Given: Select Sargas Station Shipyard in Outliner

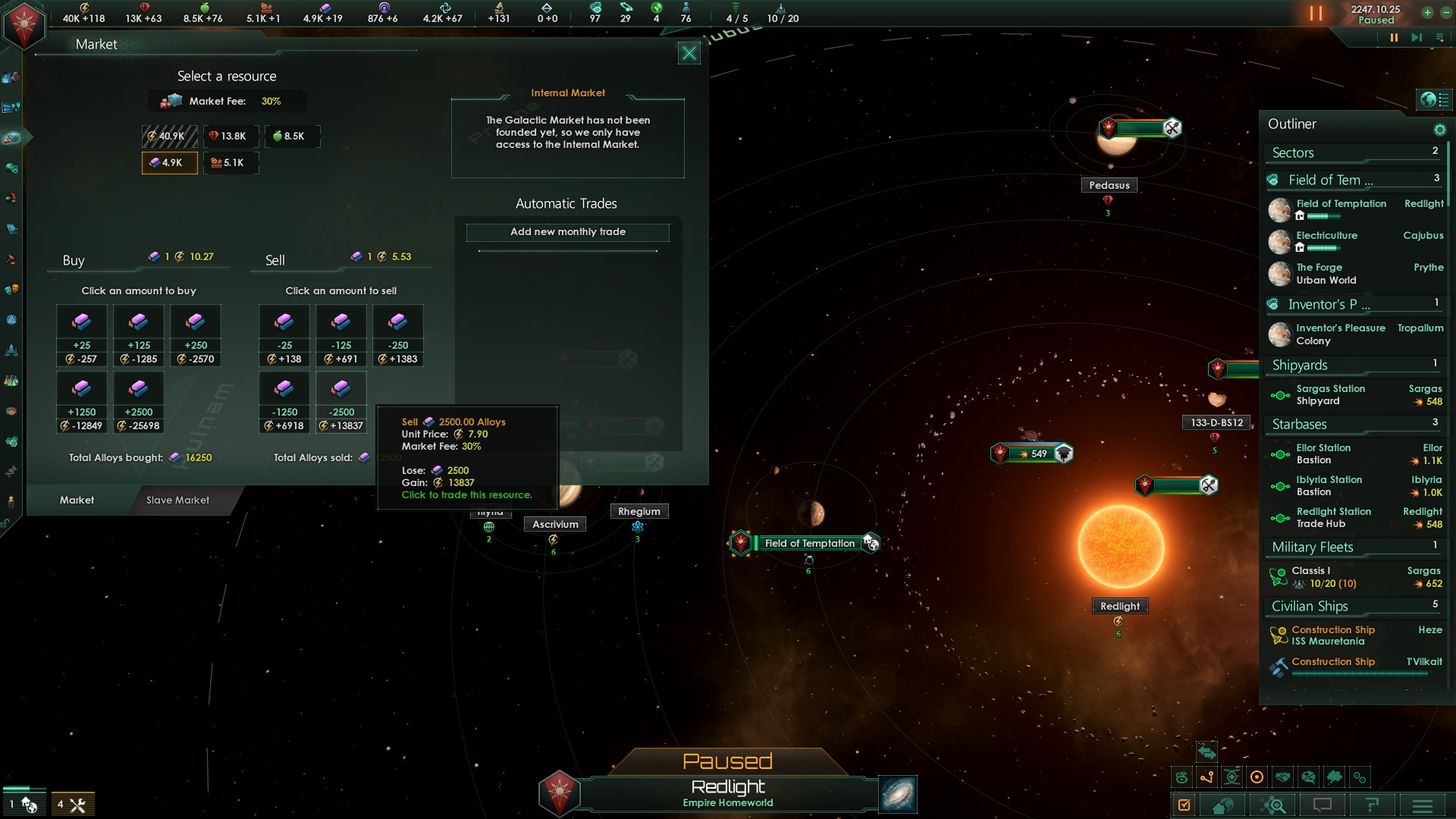Looking at the screenshot, I should [x=1330, y=395].
